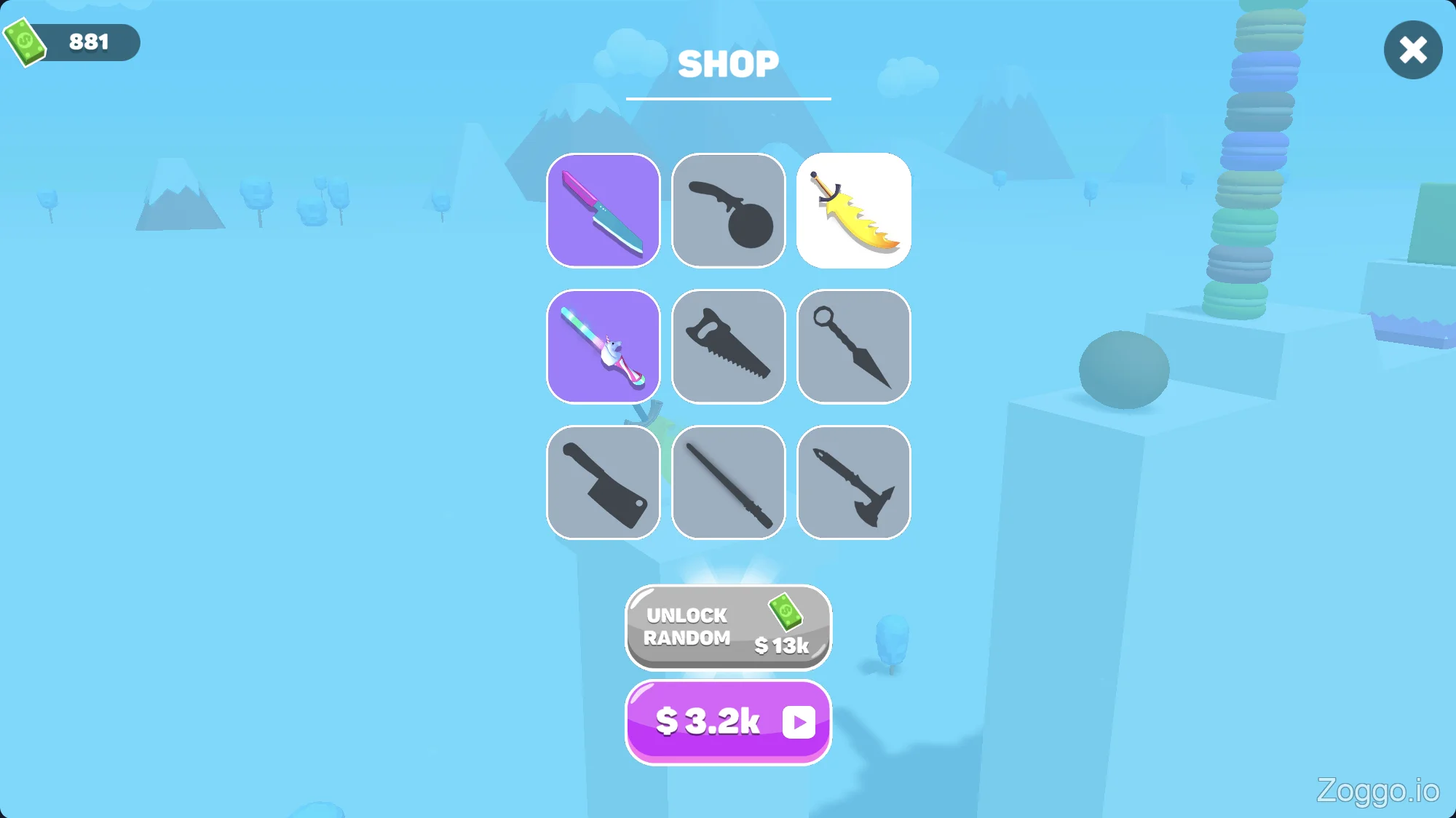Tap the 881 cash balance display
The height and width of the screenshot is (818, 1456).
click(x=87, y=41)
